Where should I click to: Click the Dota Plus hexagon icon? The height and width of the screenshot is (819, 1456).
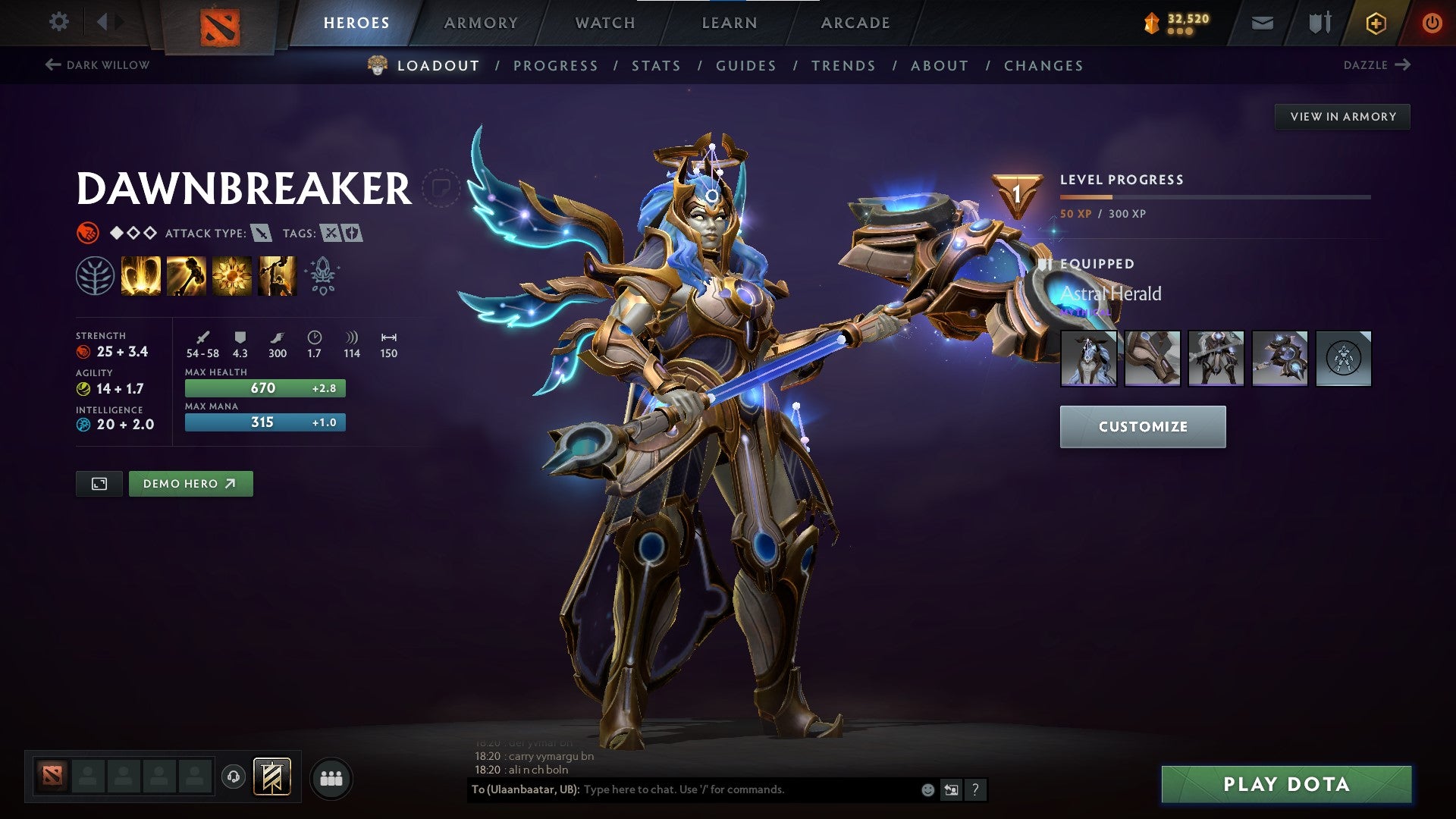point(1377,22)
